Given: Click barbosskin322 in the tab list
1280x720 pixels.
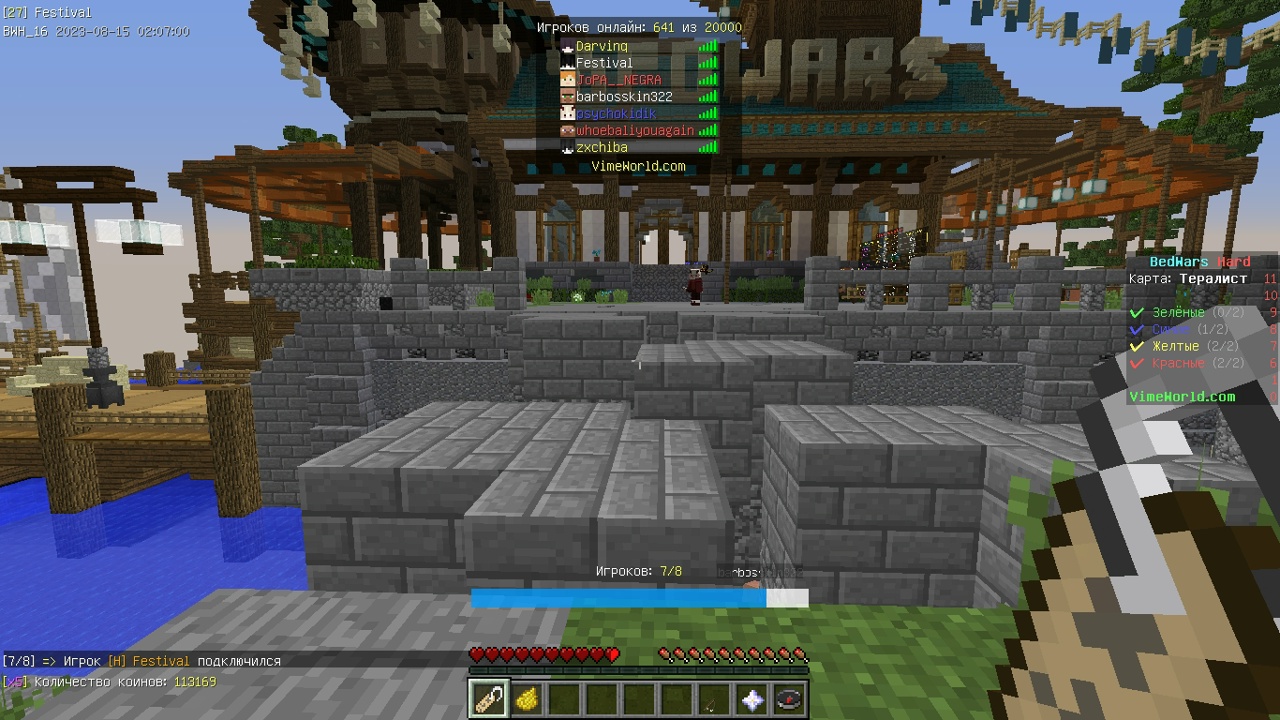Looking at the screenshot, I should [624, 97].
